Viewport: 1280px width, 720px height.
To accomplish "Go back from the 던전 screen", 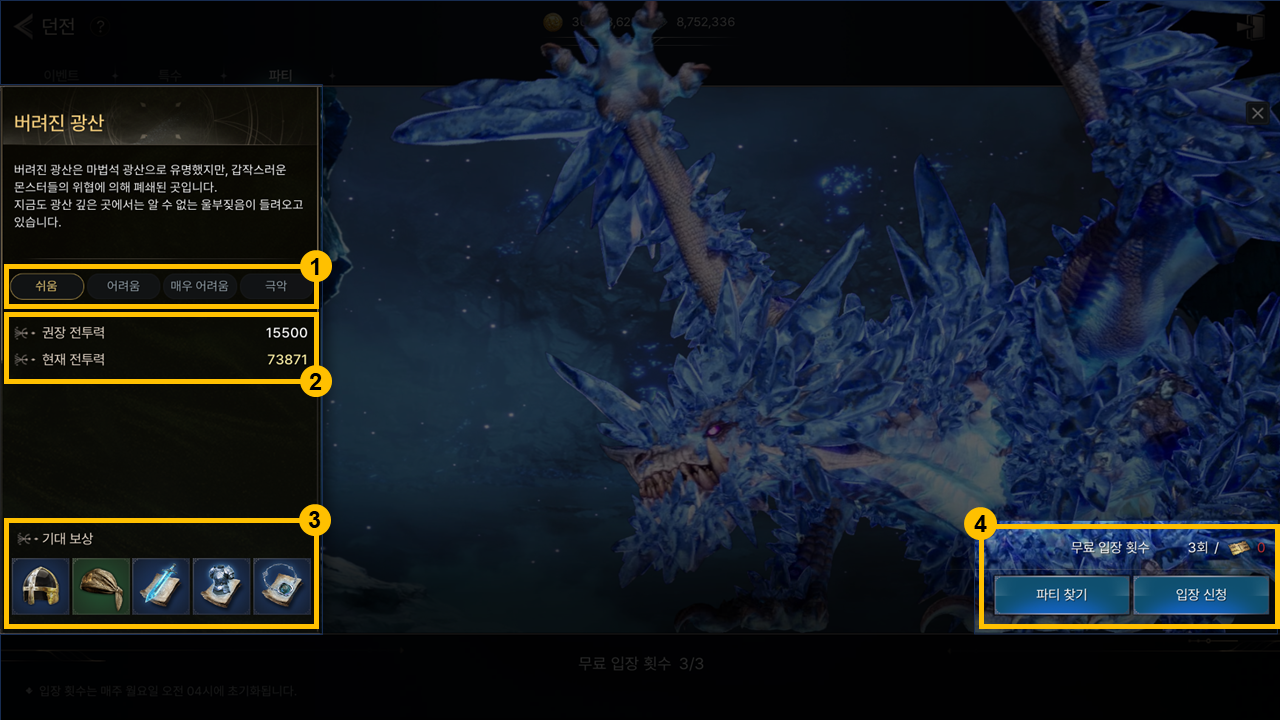I will (23, 26).
